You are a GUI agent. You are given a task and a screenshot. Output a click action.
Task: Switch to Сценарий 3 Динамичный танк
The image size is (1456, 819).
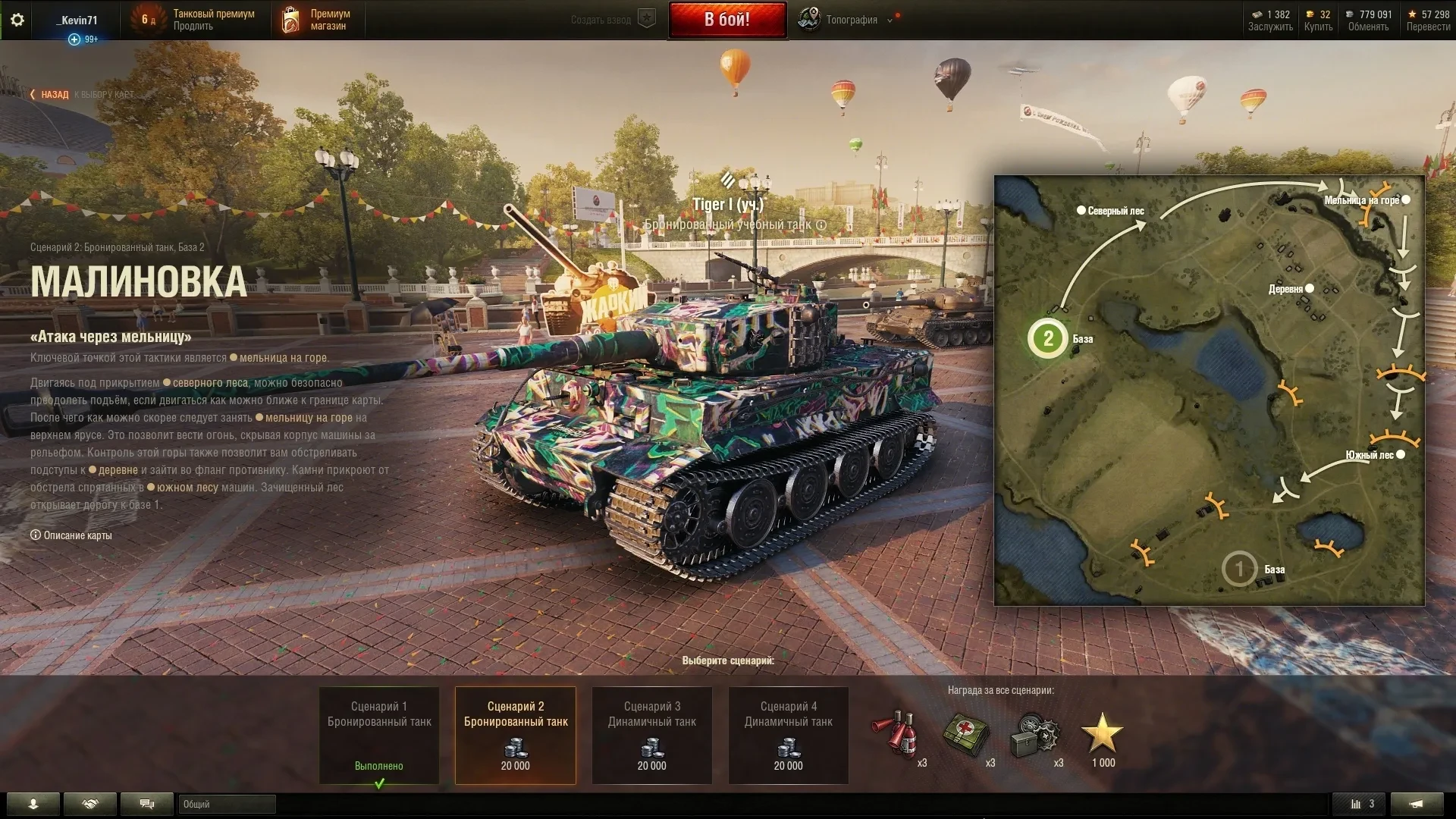[652, 735]
